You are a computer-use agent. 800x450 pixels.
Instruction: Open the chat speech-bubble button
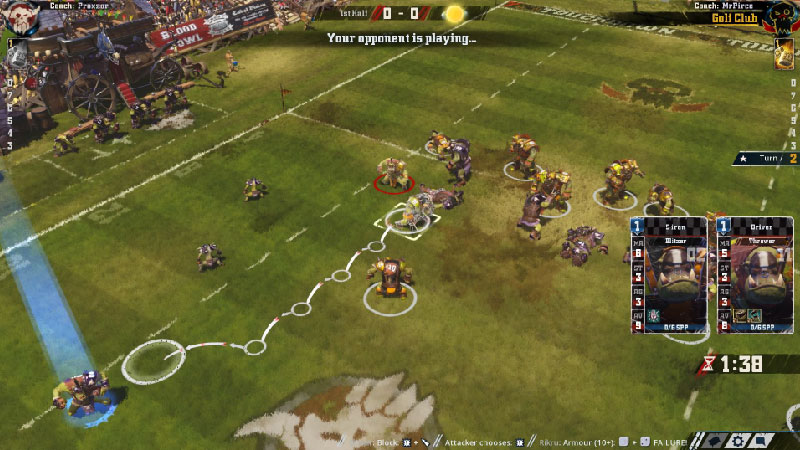click(762, 440)
